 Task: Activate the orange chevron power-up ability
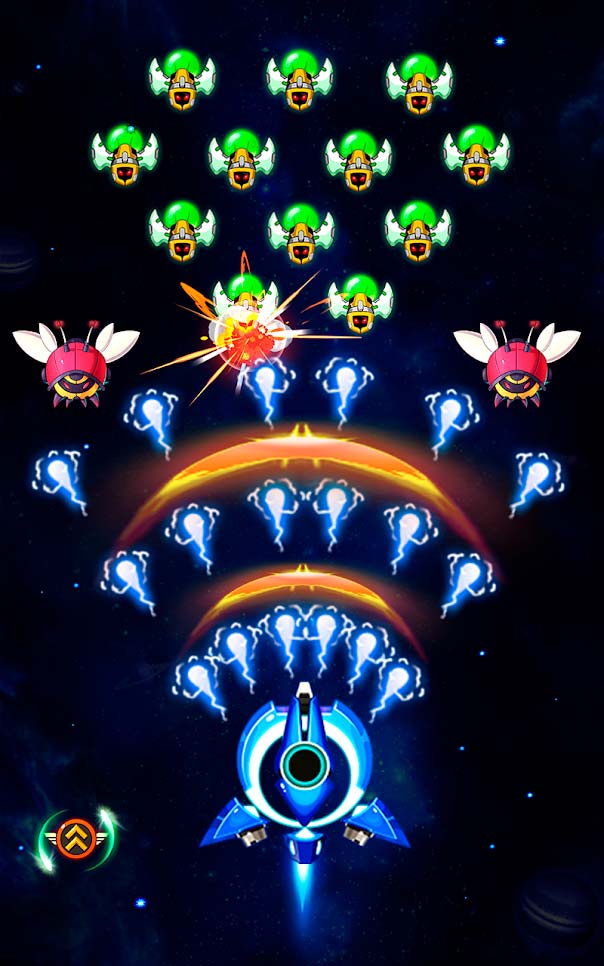point(77,838)
